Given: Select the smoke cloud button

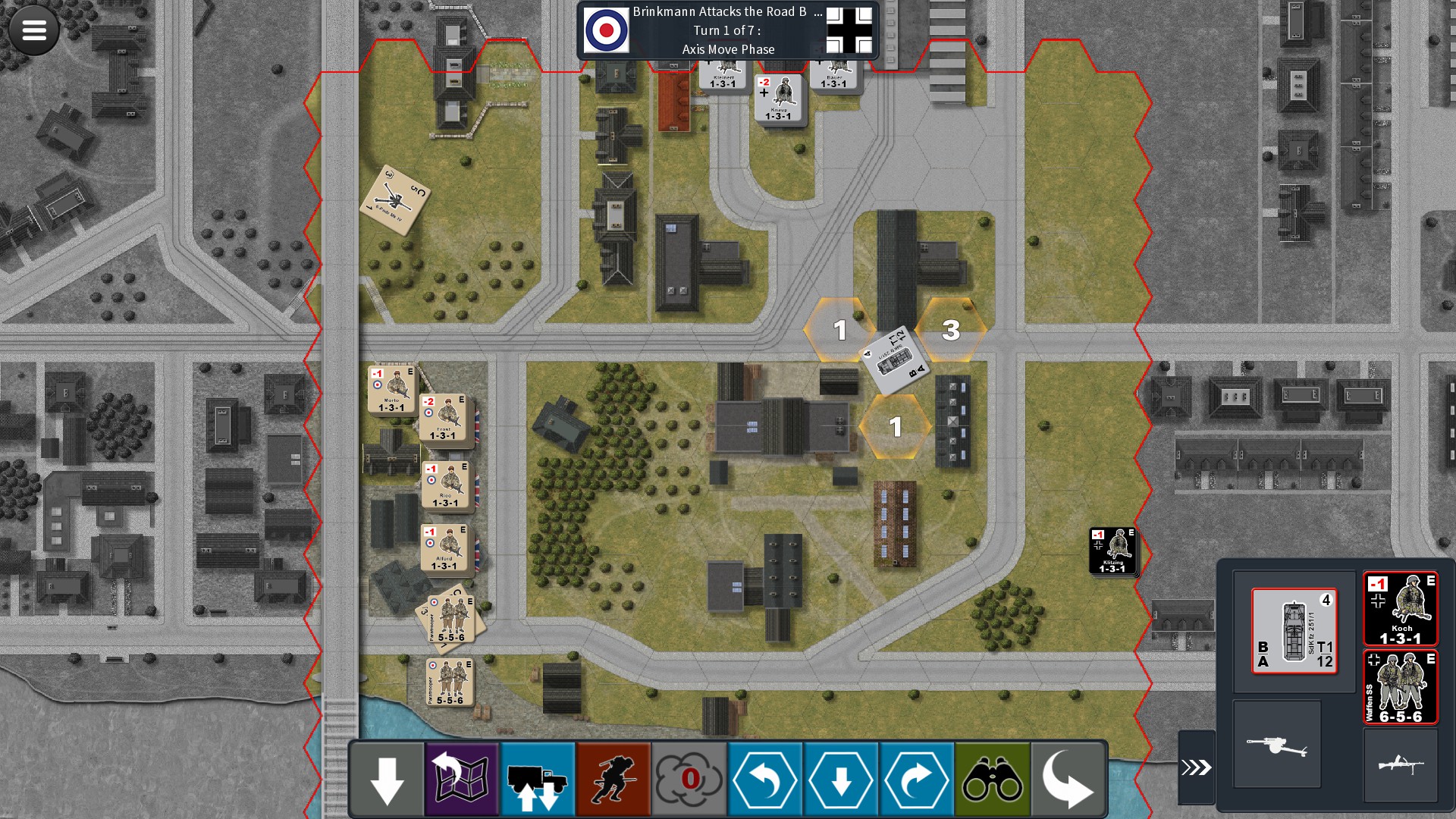Looking at the screenshot, I should (689, 780).
